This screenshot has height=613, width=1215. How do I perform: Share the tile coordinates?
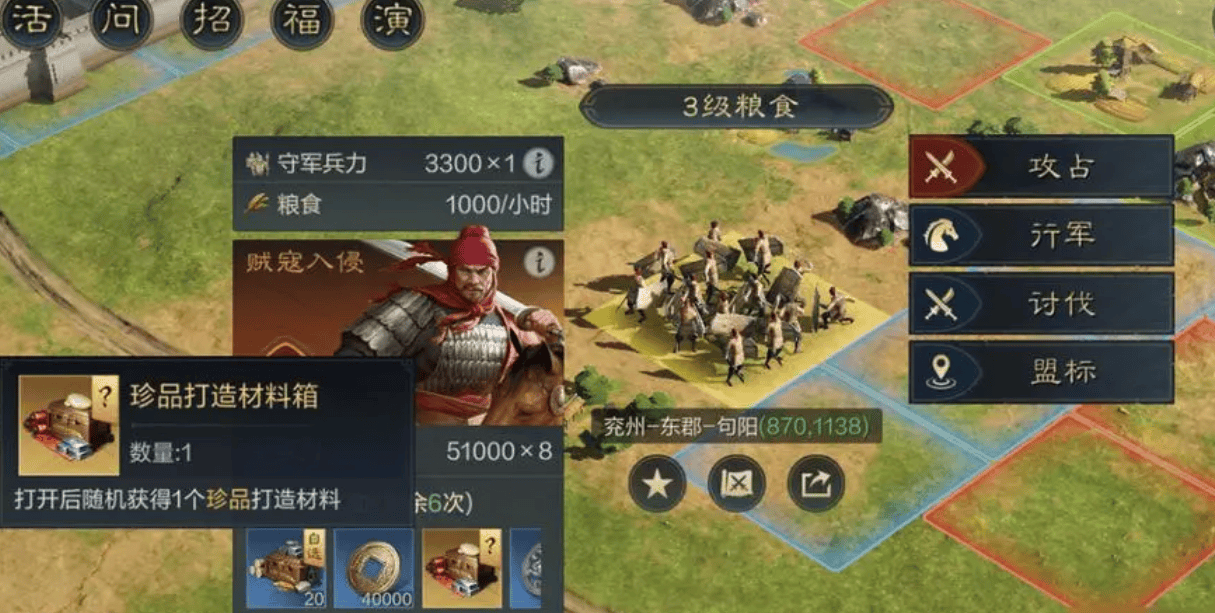815,485
